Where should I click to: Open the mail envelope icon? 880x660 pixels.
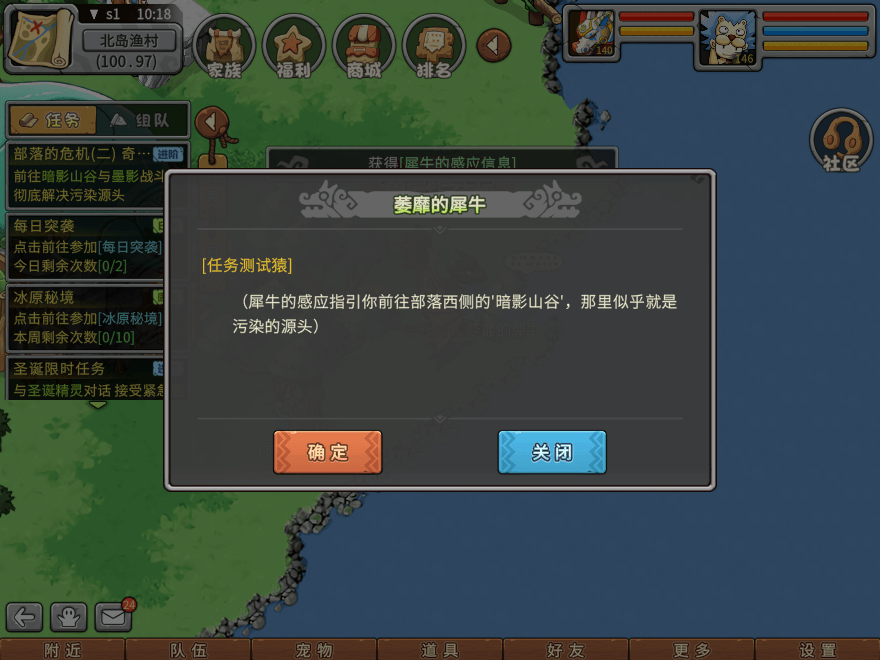click(x=114, y=617)
